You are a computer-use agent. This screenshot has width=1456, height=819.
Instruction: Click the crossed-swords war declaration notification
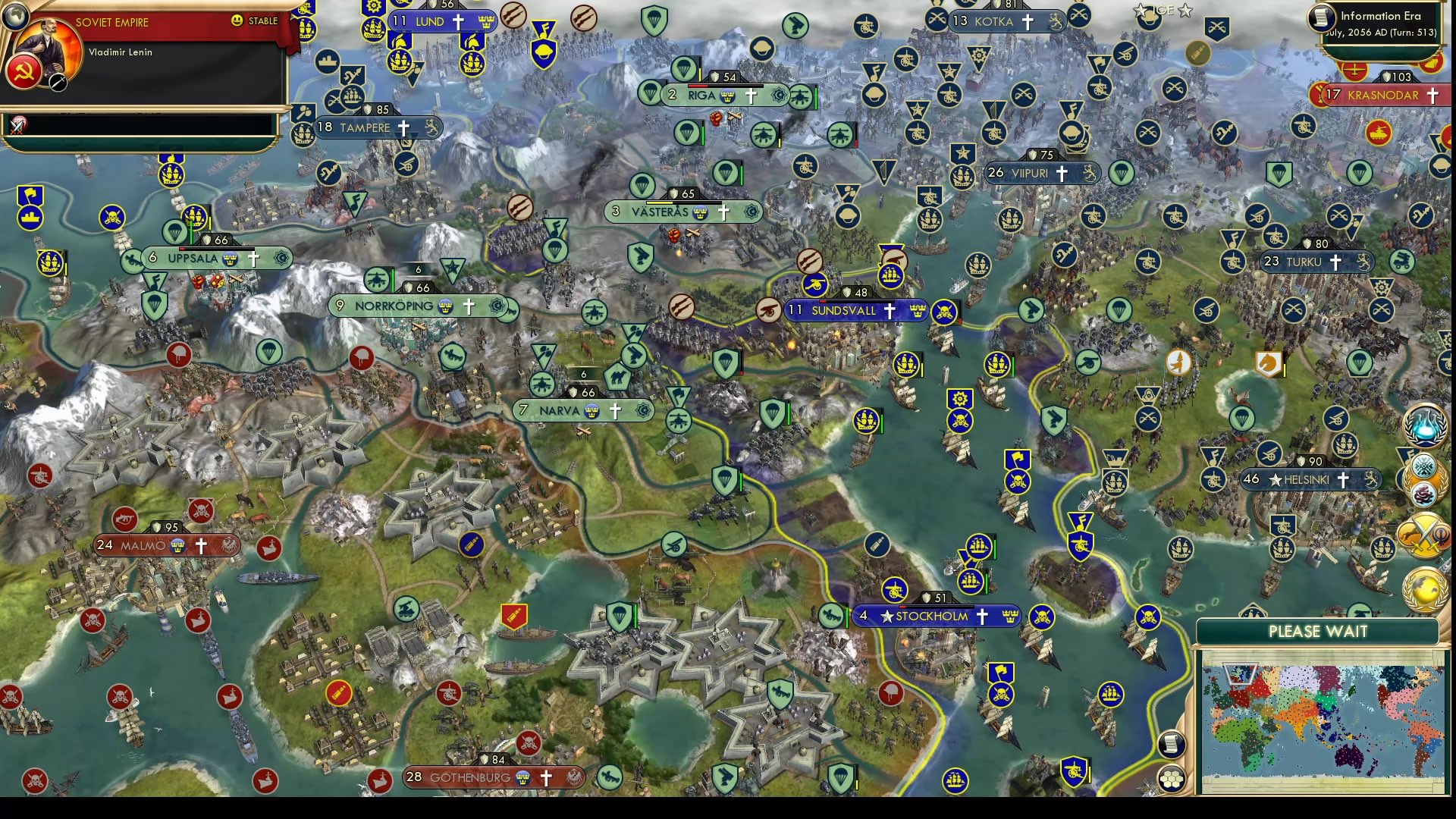pos(1423,536)
